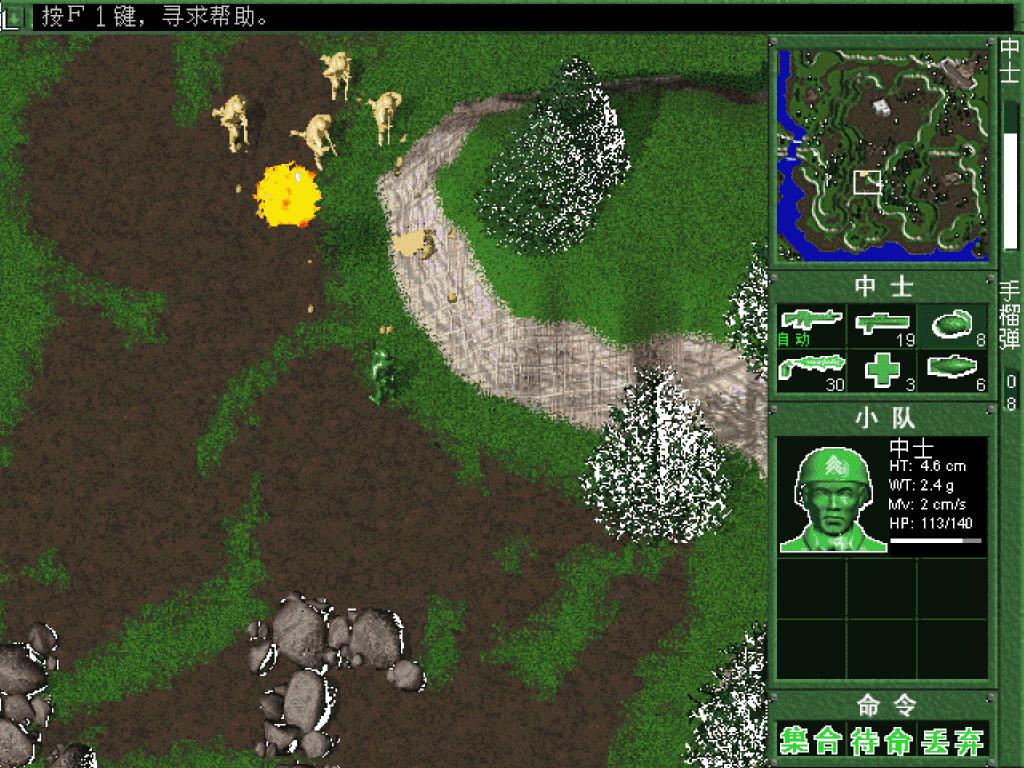Select the automatic rifle weapon slot
Image resolution: width=1024 pixels, height=768 pixels.
click(811, 325)
